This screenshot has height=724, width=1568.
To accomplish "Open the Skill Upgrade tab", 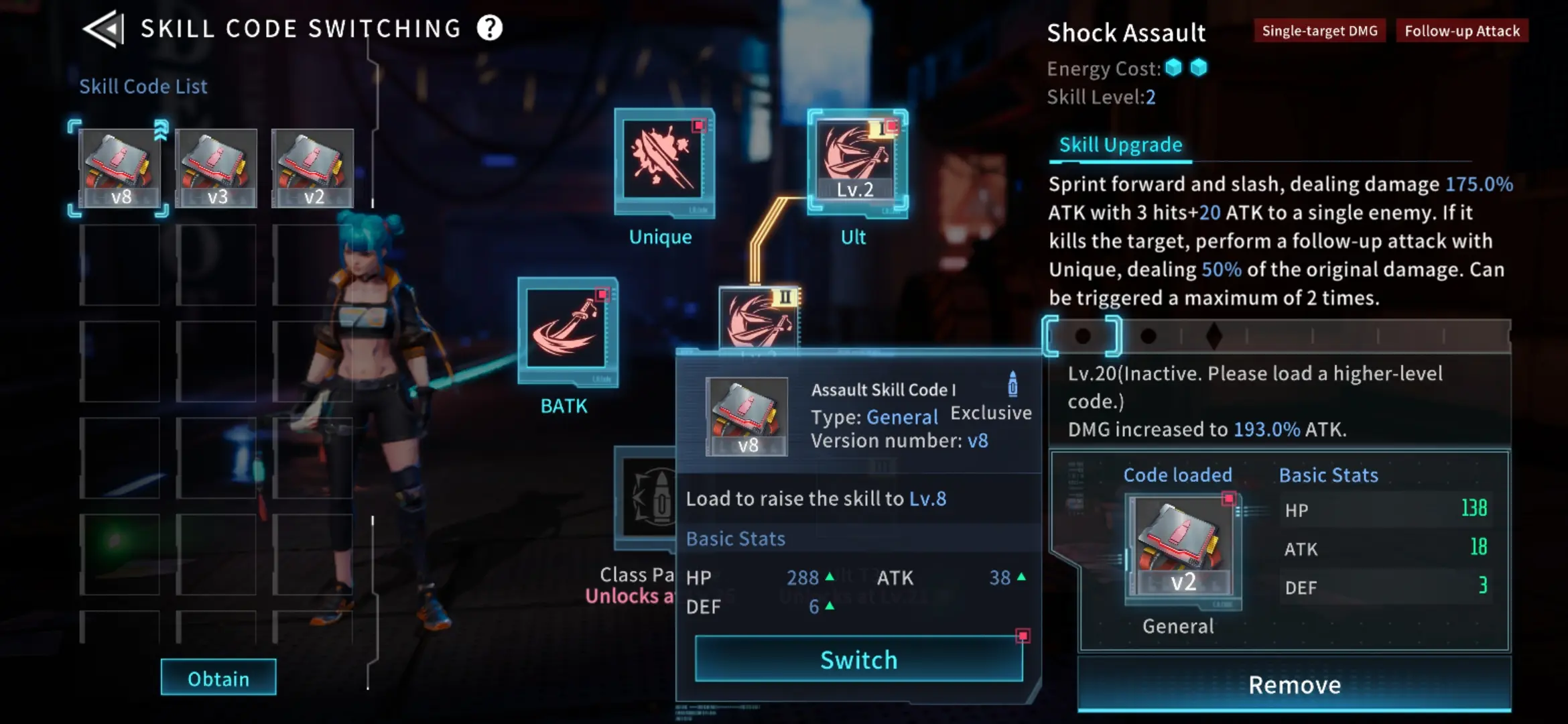I will pos(1120,145).
